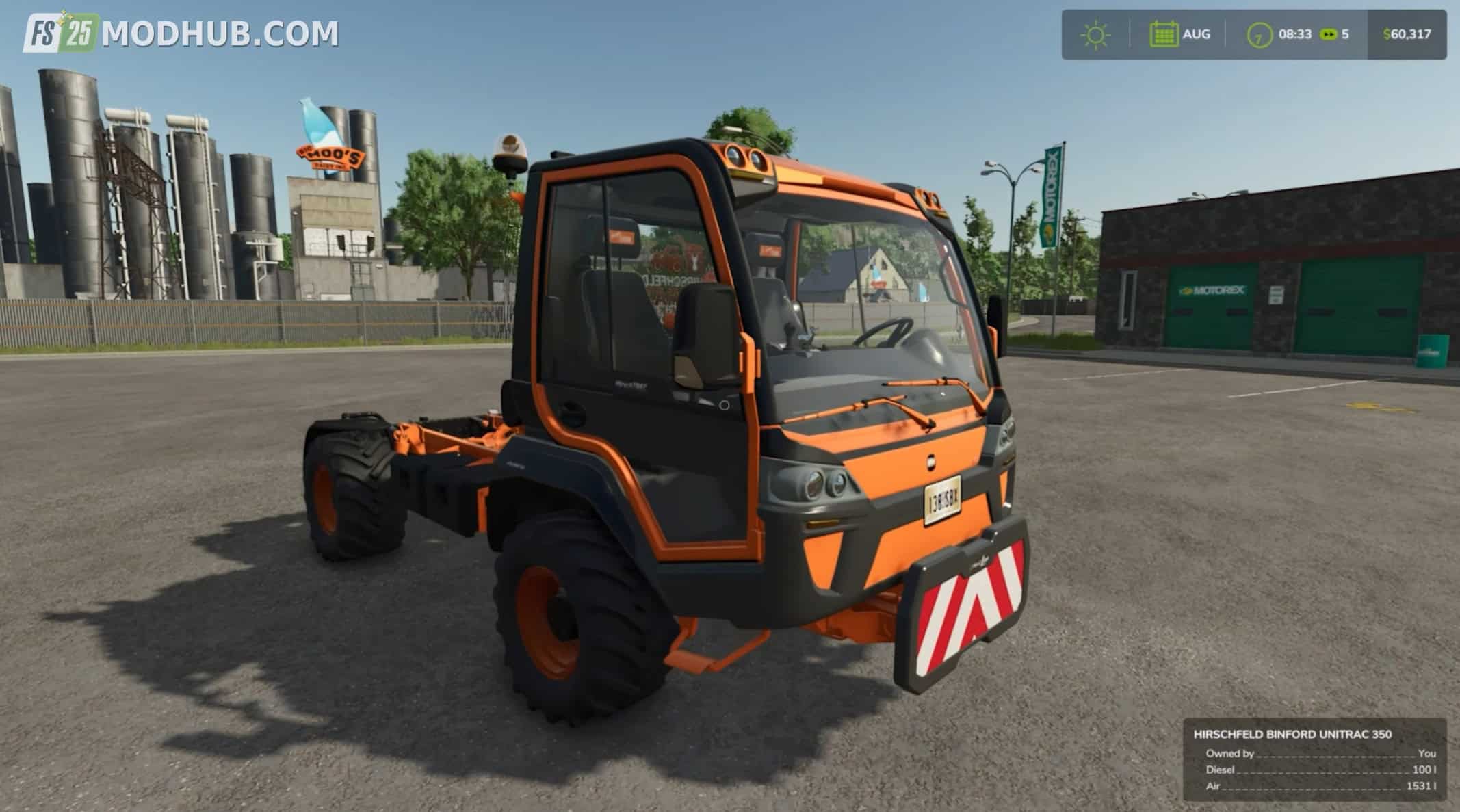The image size is (1460, 812).
Task: Open the FS25 ModHub.com logo link
Action: tap(181, 33)
